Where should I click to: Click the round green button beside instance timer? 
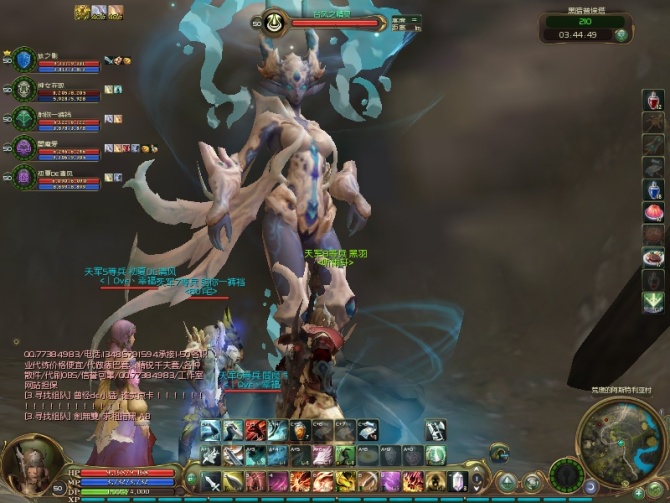[621, 35]
